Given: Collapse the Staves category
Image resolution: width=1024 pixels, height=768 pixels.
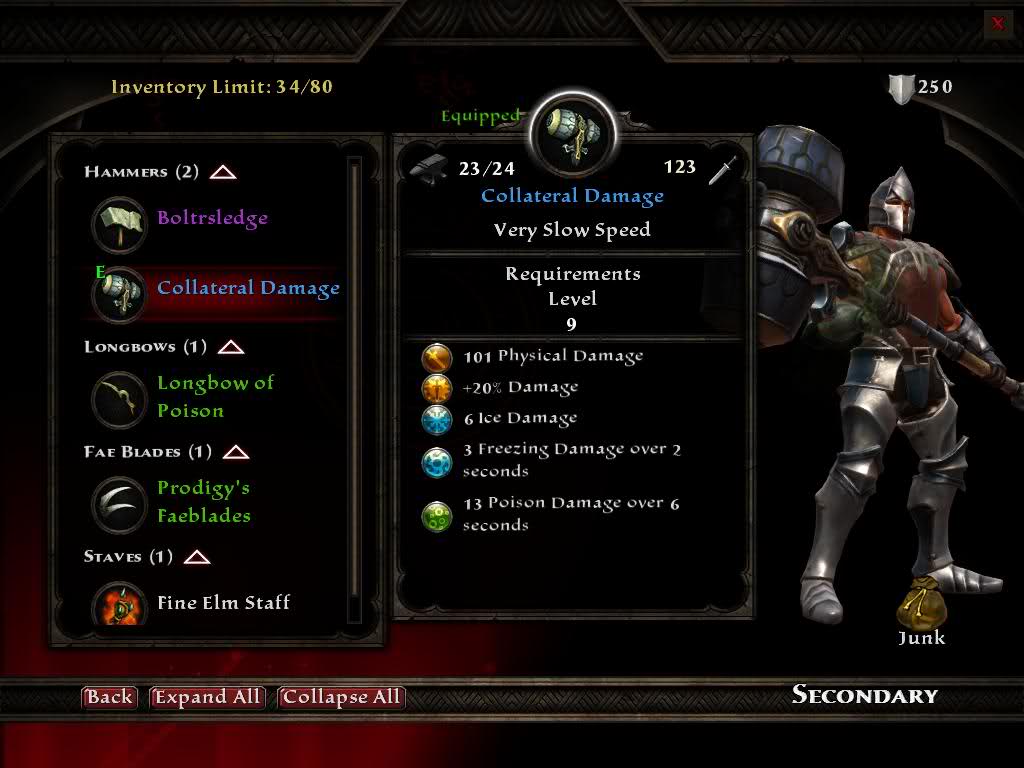Looking at the screenshot, I should [197, 557].
